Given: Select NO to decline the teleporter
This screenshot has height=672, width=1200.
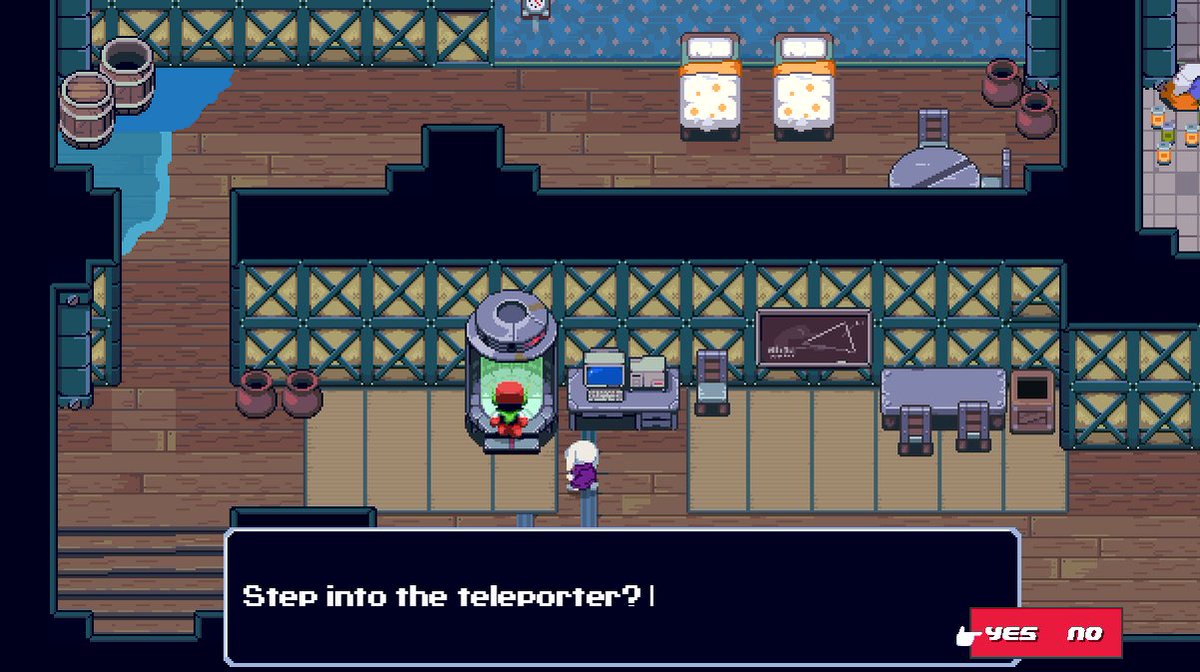Looking at the screenshot, I should pos(1084,633).
